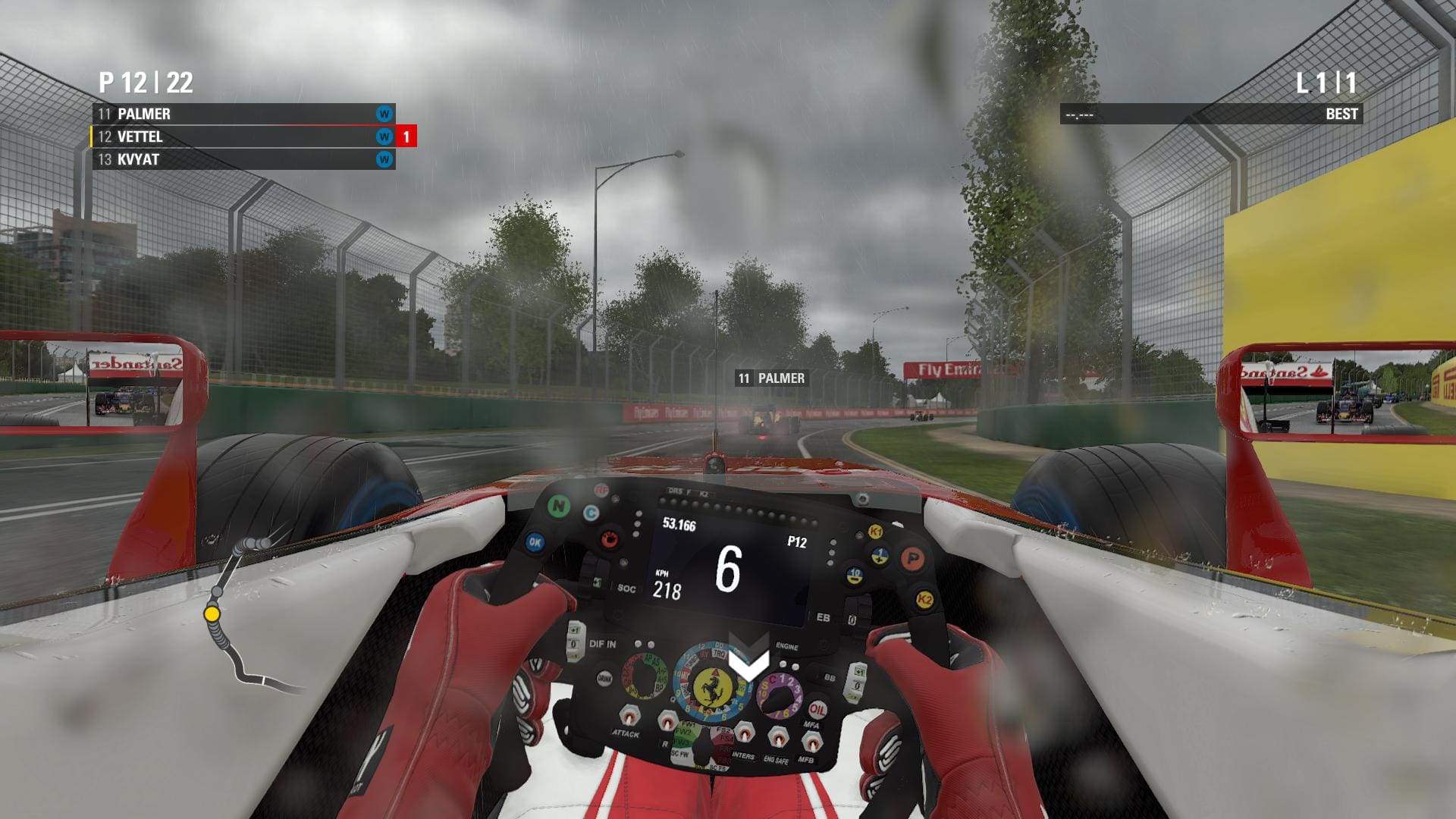Click the Palmer name tag ahead
This screenshot has height=819, width=1456.
click(770, 378)
